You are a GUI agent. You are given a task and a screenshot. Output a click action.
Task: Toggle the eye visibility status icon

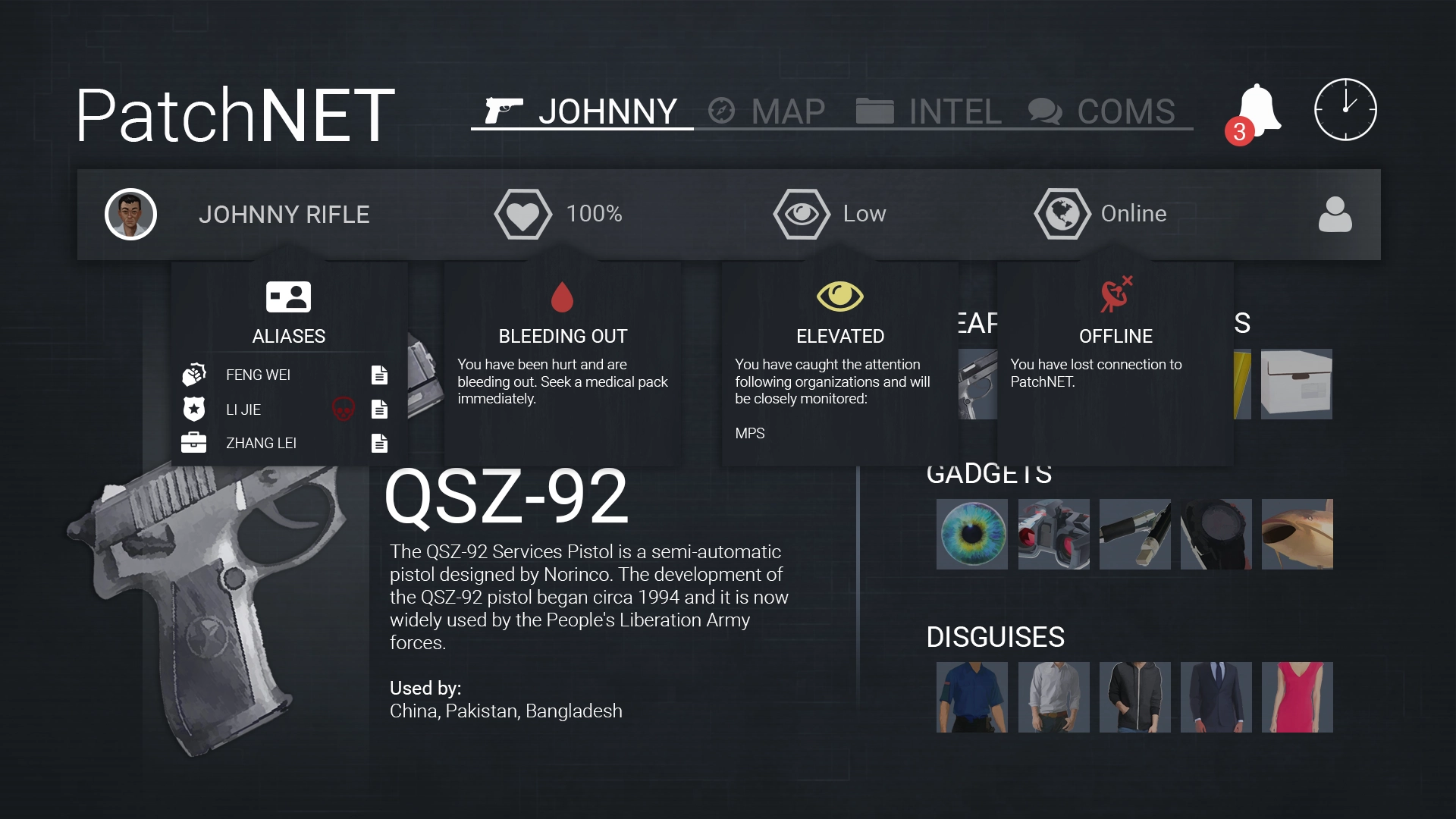802,215
